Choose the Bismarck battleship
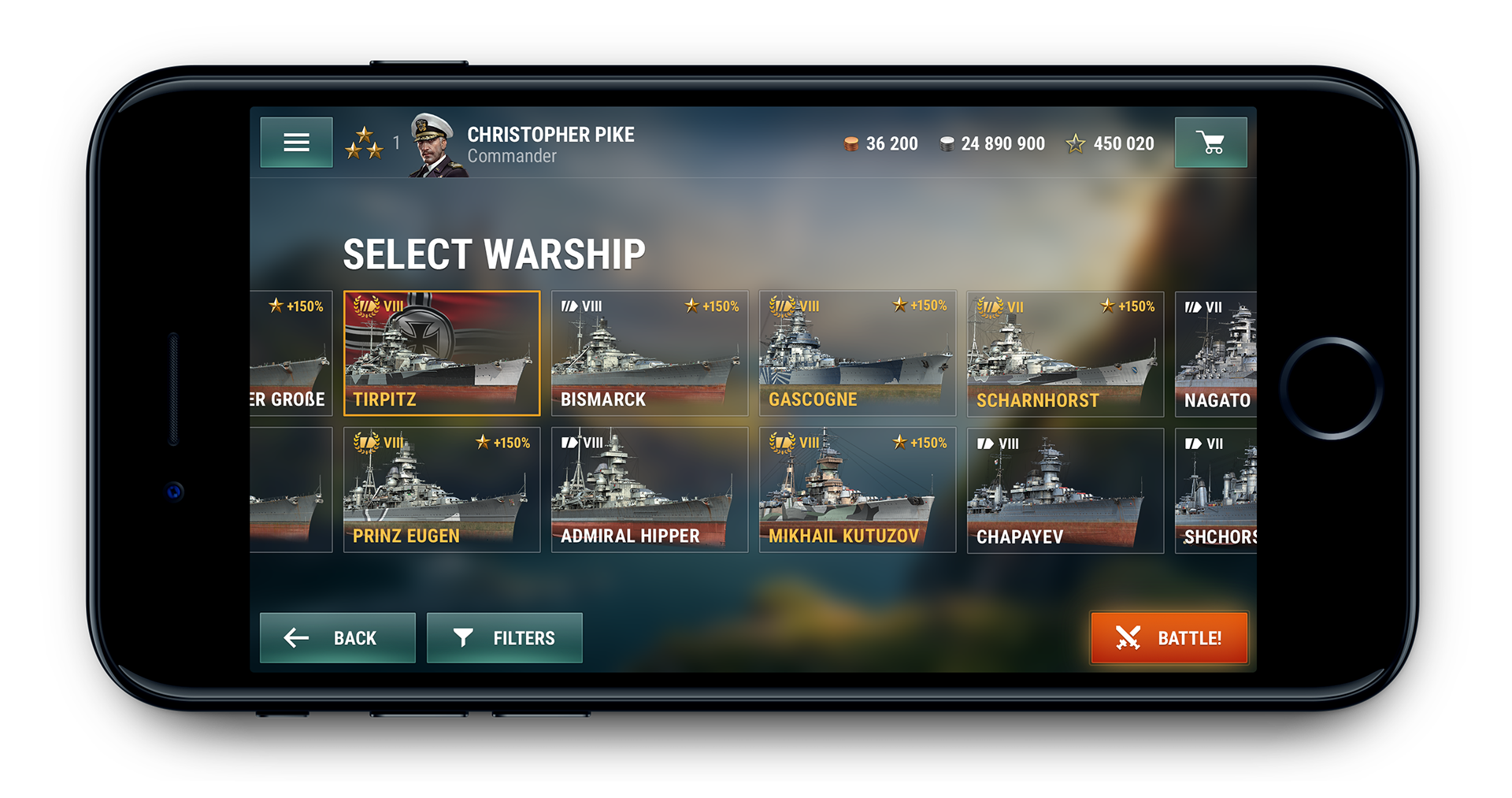This screenshot has height=798, width=1512. [650, 353]
